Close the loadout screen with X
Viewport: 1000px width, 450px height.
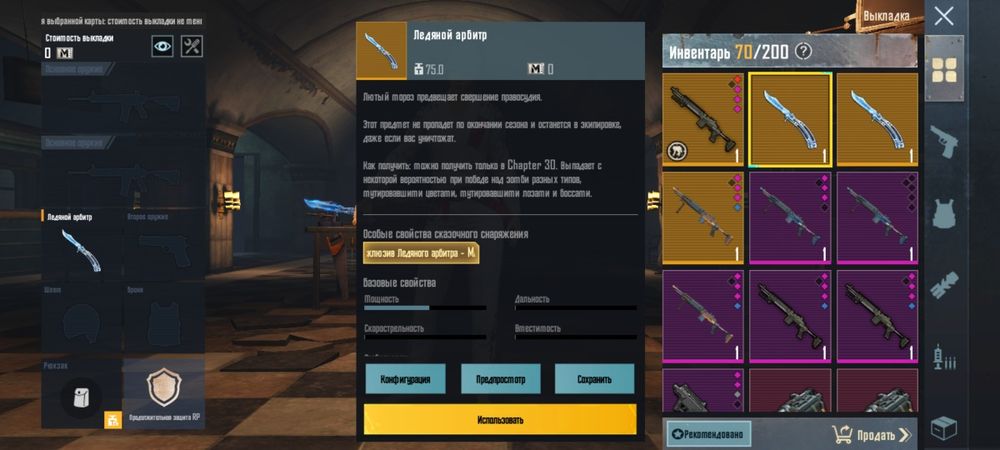pos(943,16)
